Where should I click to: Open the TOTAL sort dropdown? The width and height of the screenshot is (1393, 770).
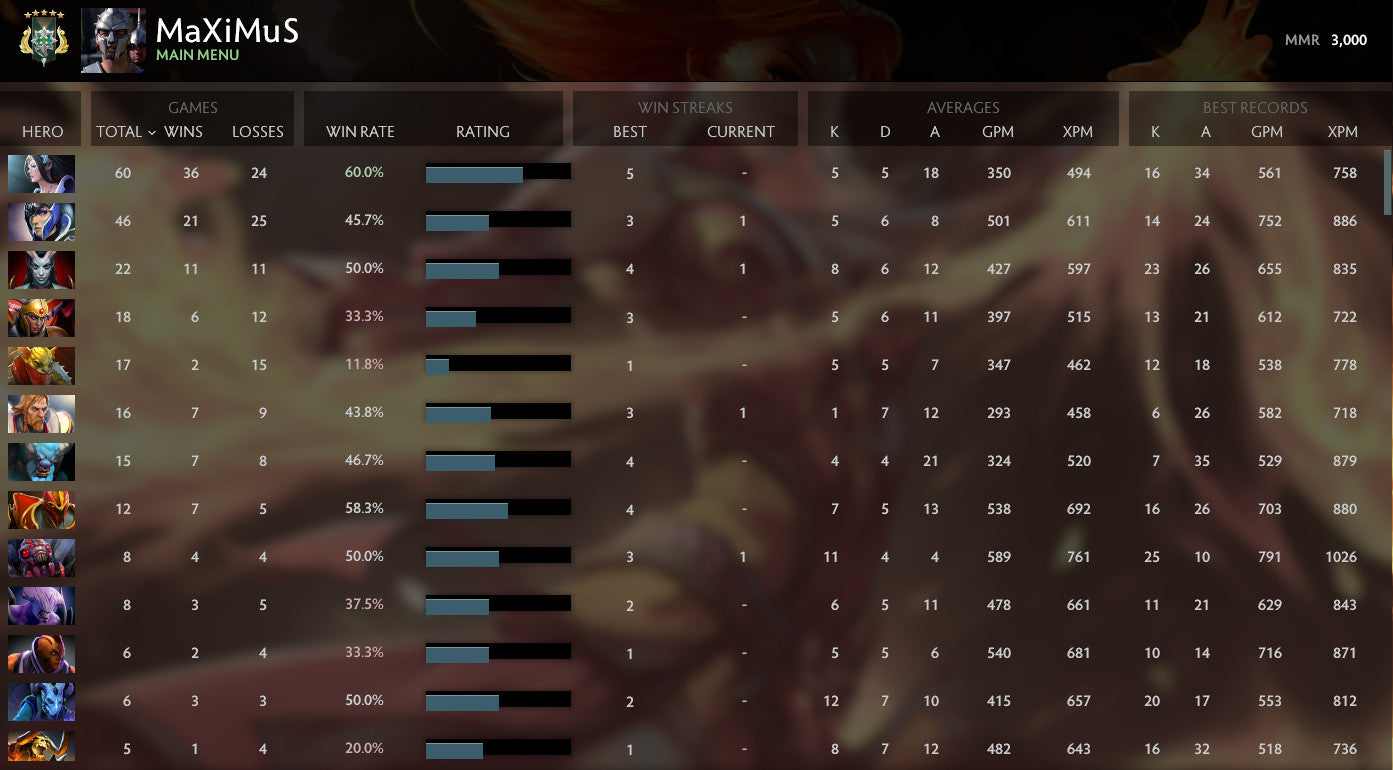[x=122, y=131]
